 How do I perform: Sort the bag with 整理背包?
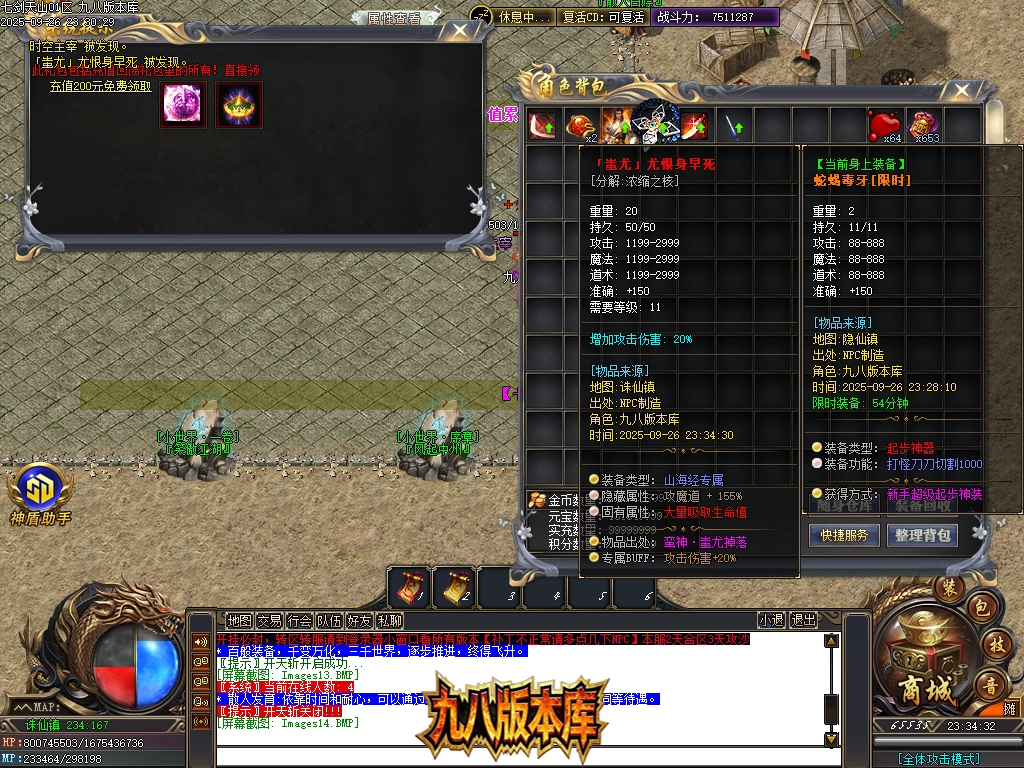922,535
